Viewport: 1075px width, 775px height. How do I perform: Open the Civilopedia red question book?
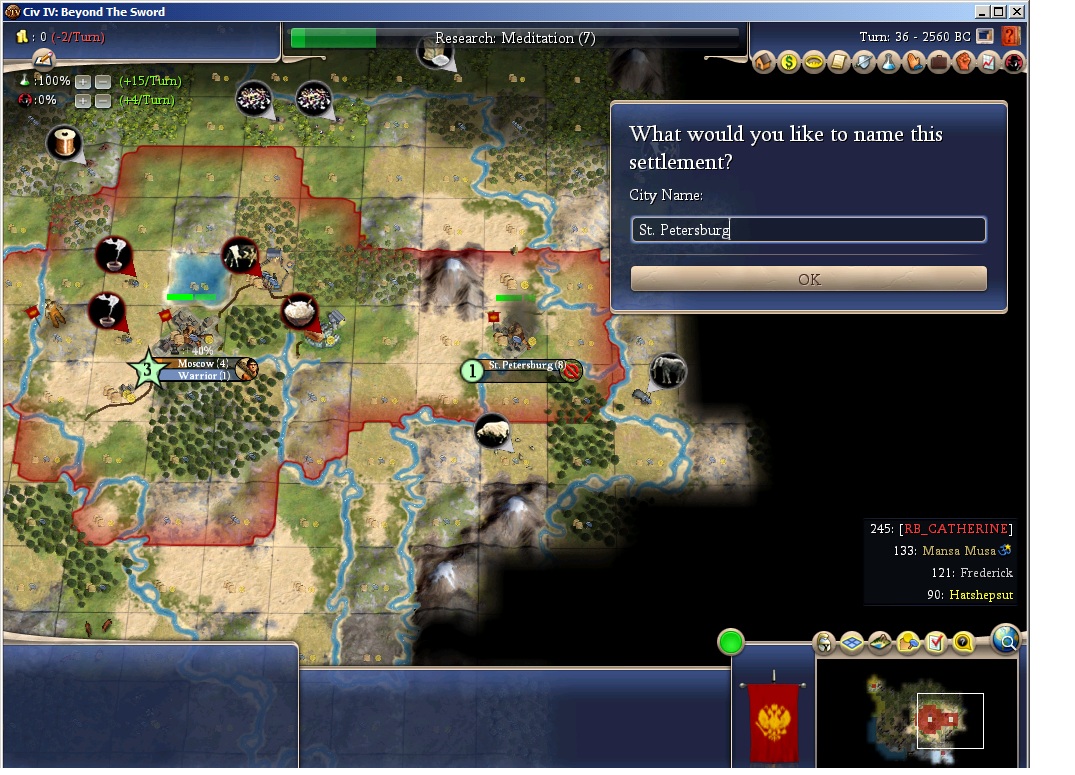(1010, 37)
